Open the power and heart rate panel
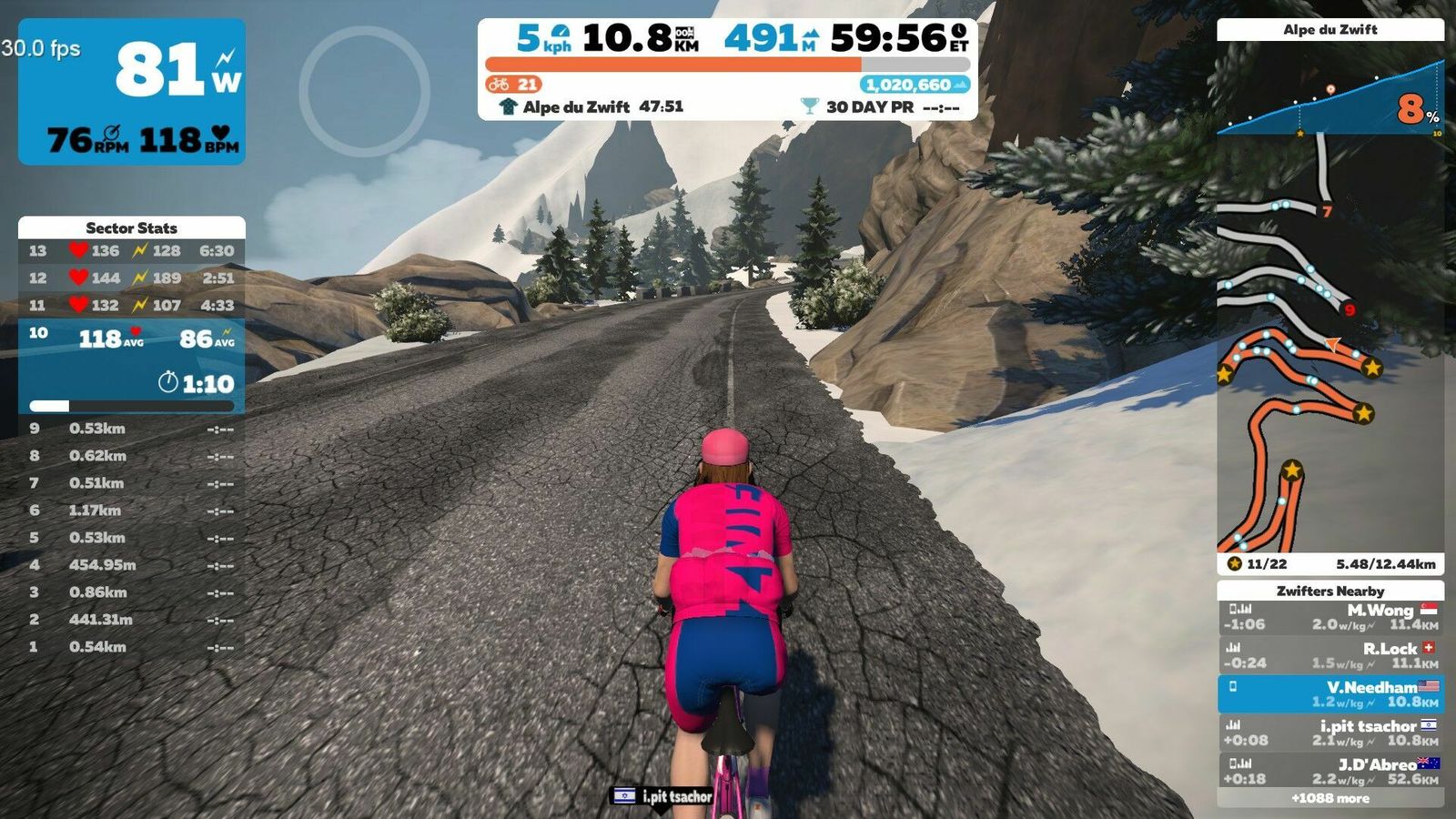Screen dimensions: 1456x819 pyautogui.click(x=132, y=91)
